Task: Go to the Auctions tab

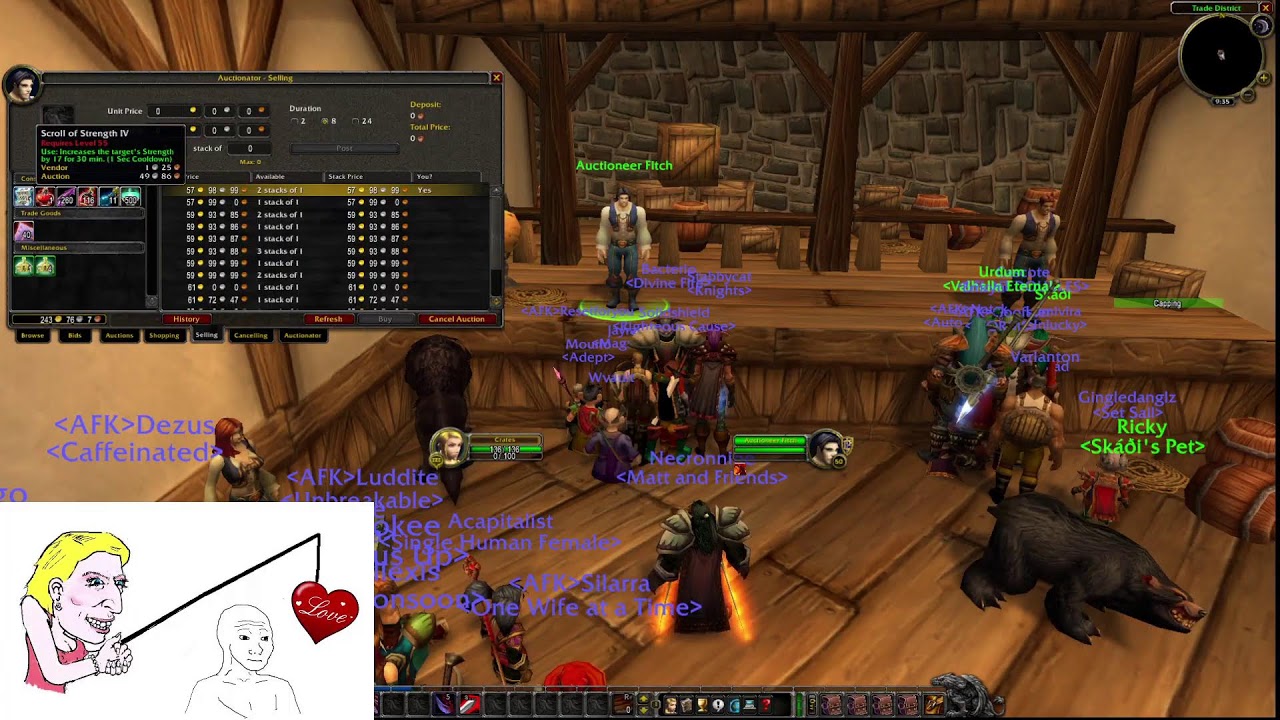Action: [x=119, y=336]
